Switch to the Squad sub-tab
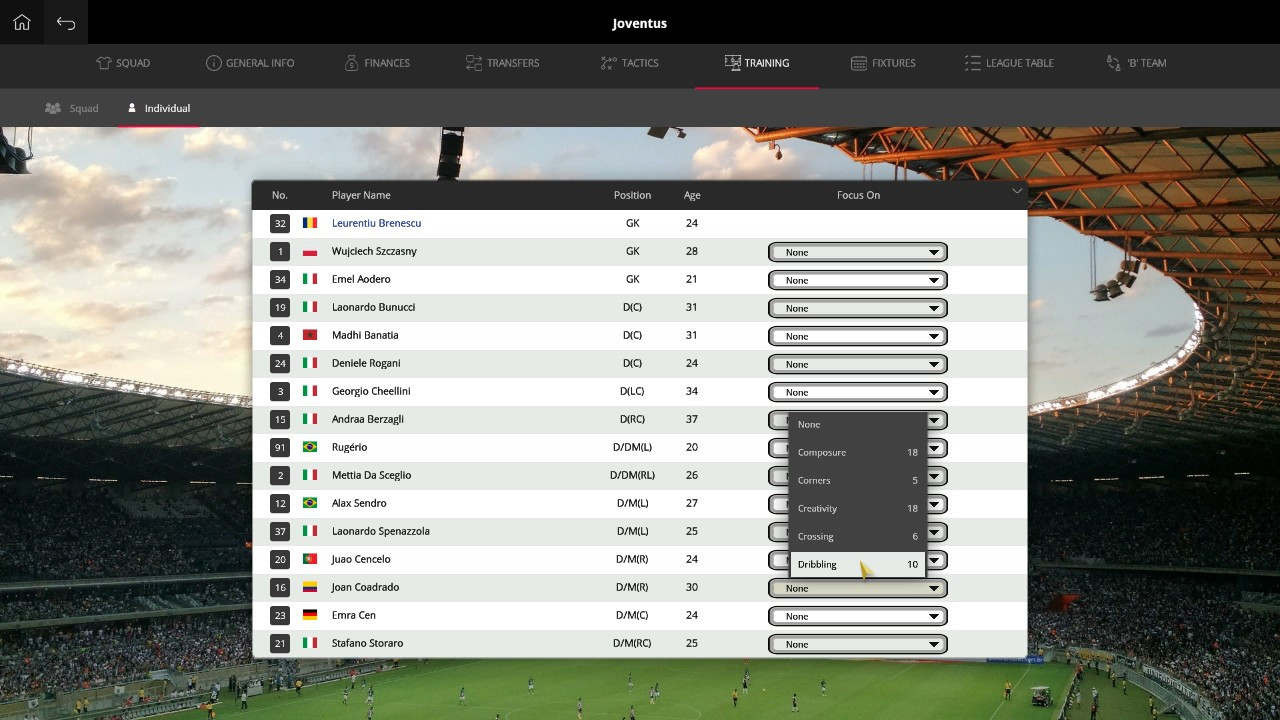 tap(72, 108)
